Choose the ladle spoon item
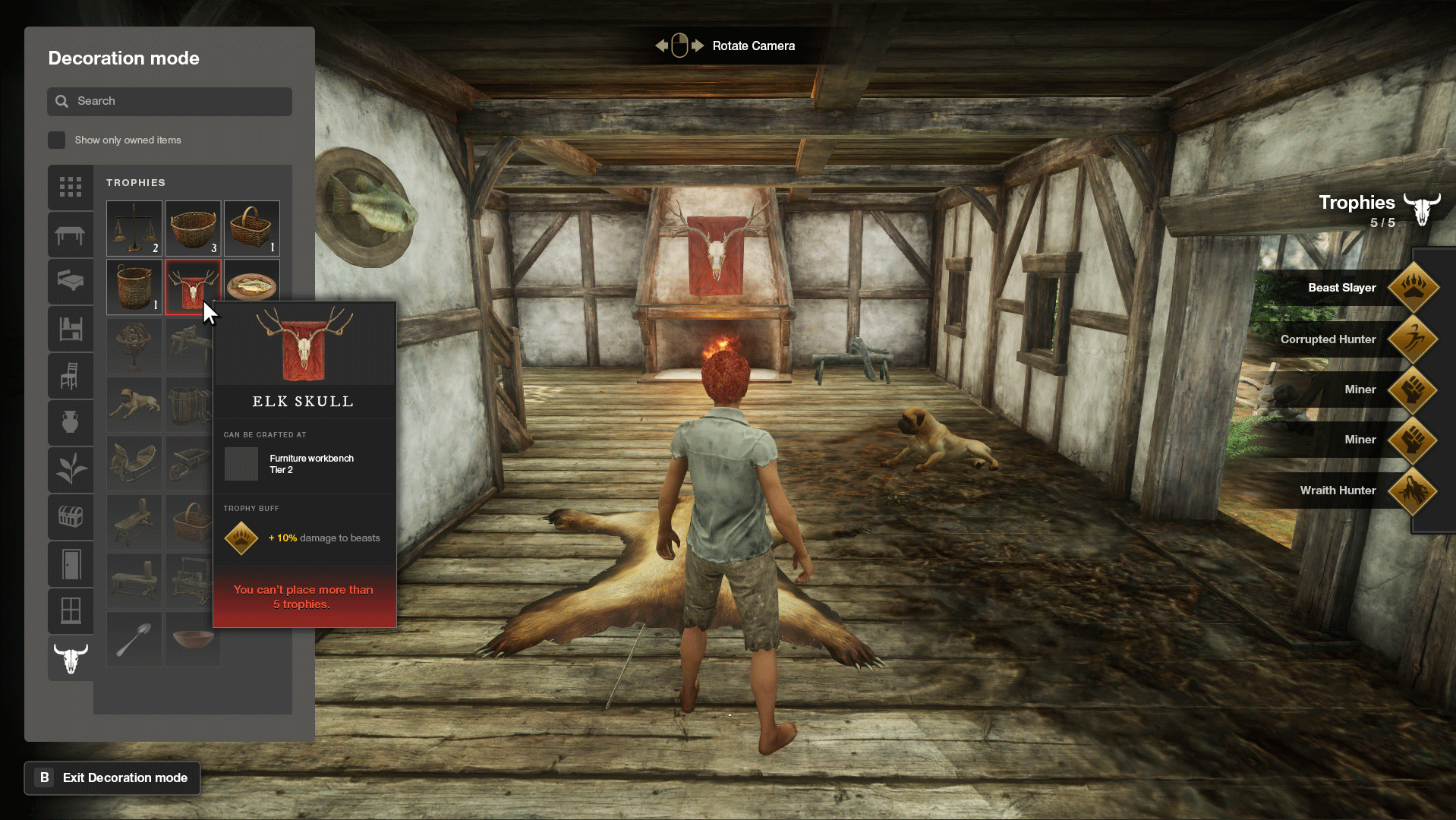The image size is (1456, 820). [x=134, y=639]
